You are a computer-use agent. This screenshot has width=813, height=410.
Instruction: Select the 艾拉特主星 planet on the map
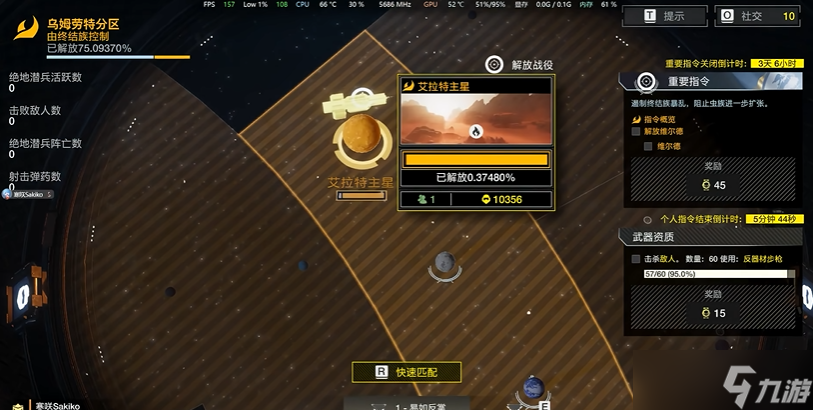[x=361, y=140]
